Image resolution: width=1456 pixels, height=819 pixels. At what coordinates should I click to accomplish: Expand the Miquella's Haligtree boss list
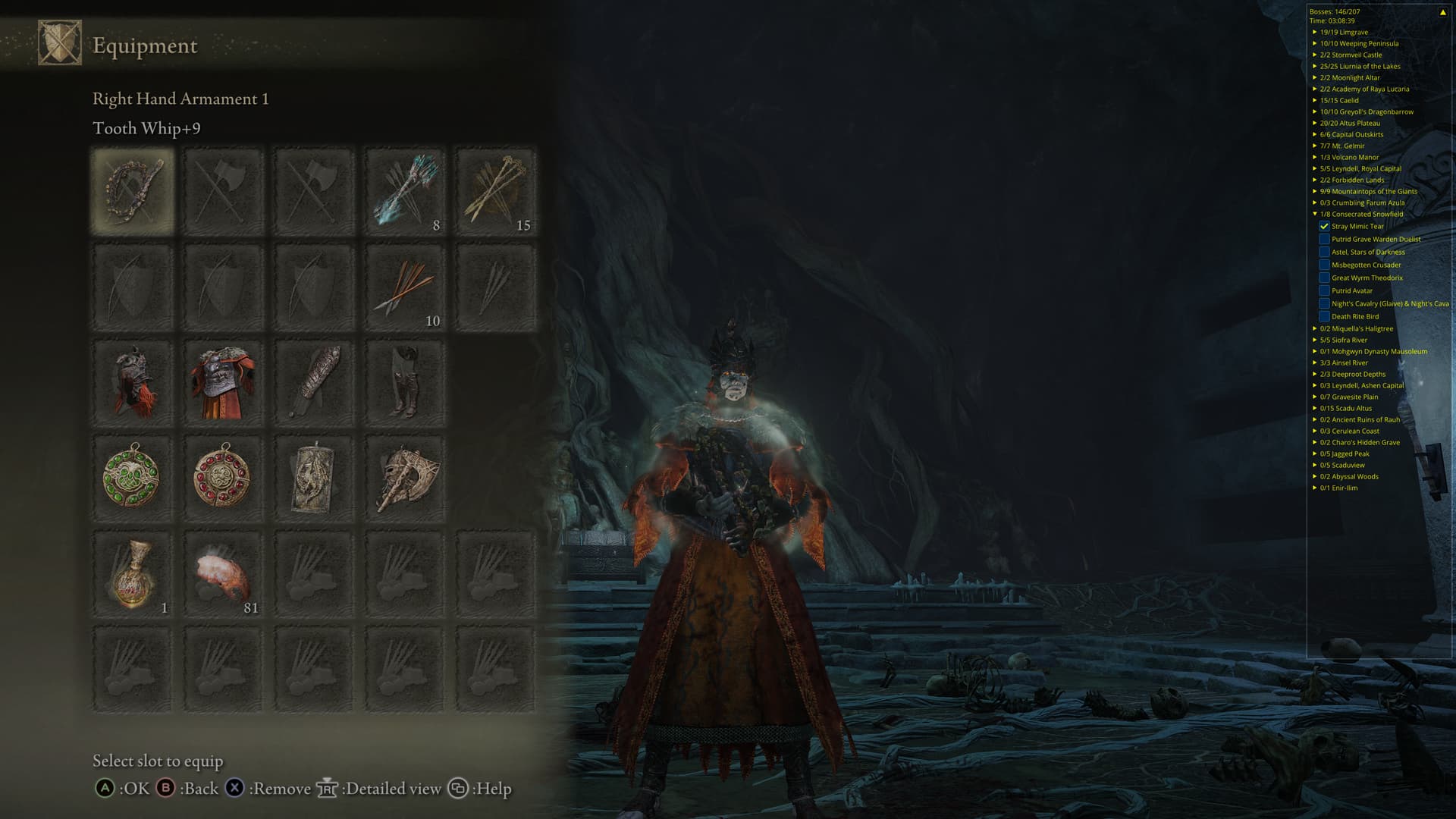[1315, 329]
